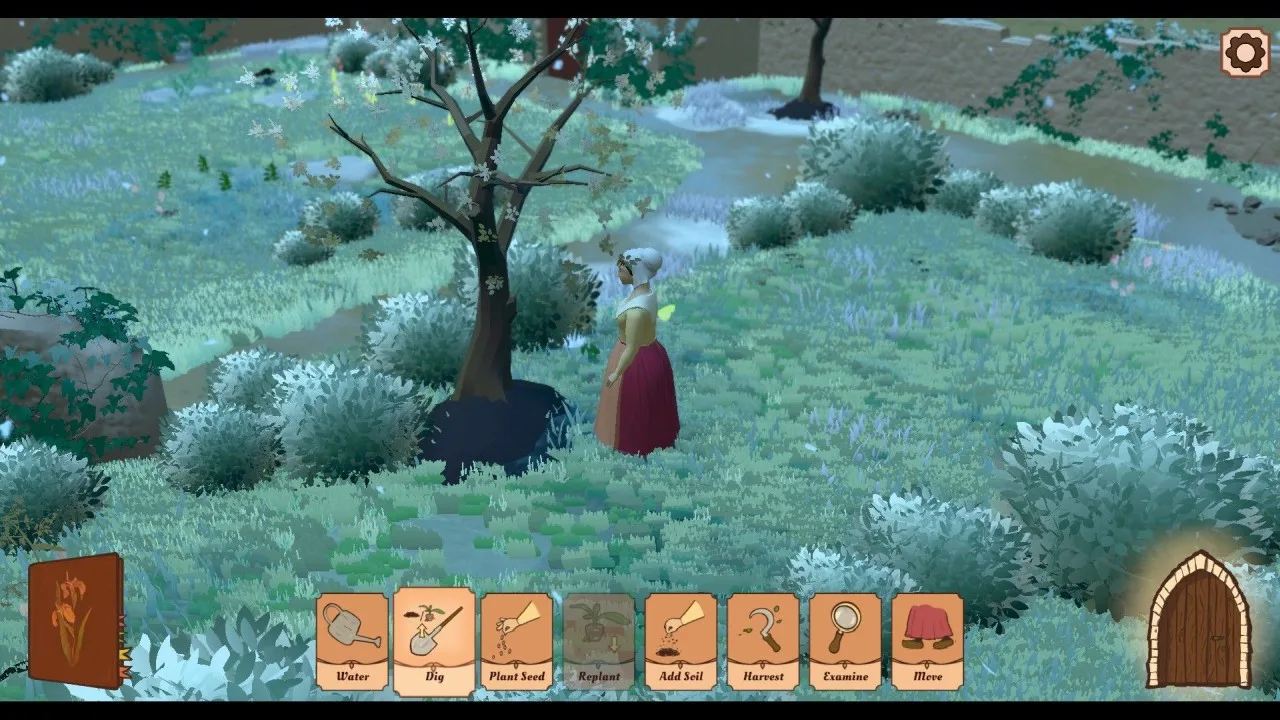1280x720 pixels.
Task: Open the flower journal book
Action: click(x=76, y=620)
